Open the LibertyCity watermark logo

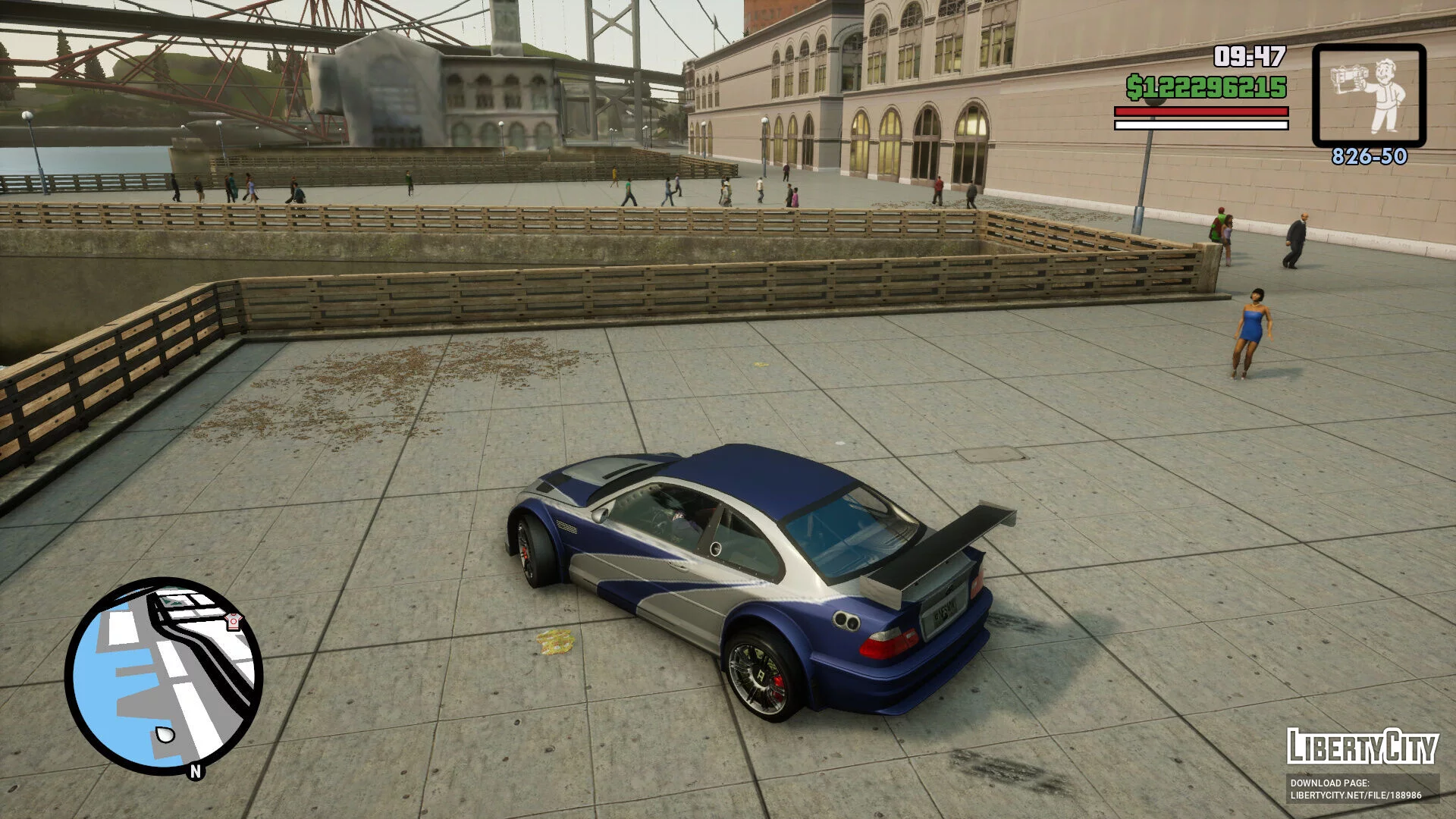tap(1362, 748)
